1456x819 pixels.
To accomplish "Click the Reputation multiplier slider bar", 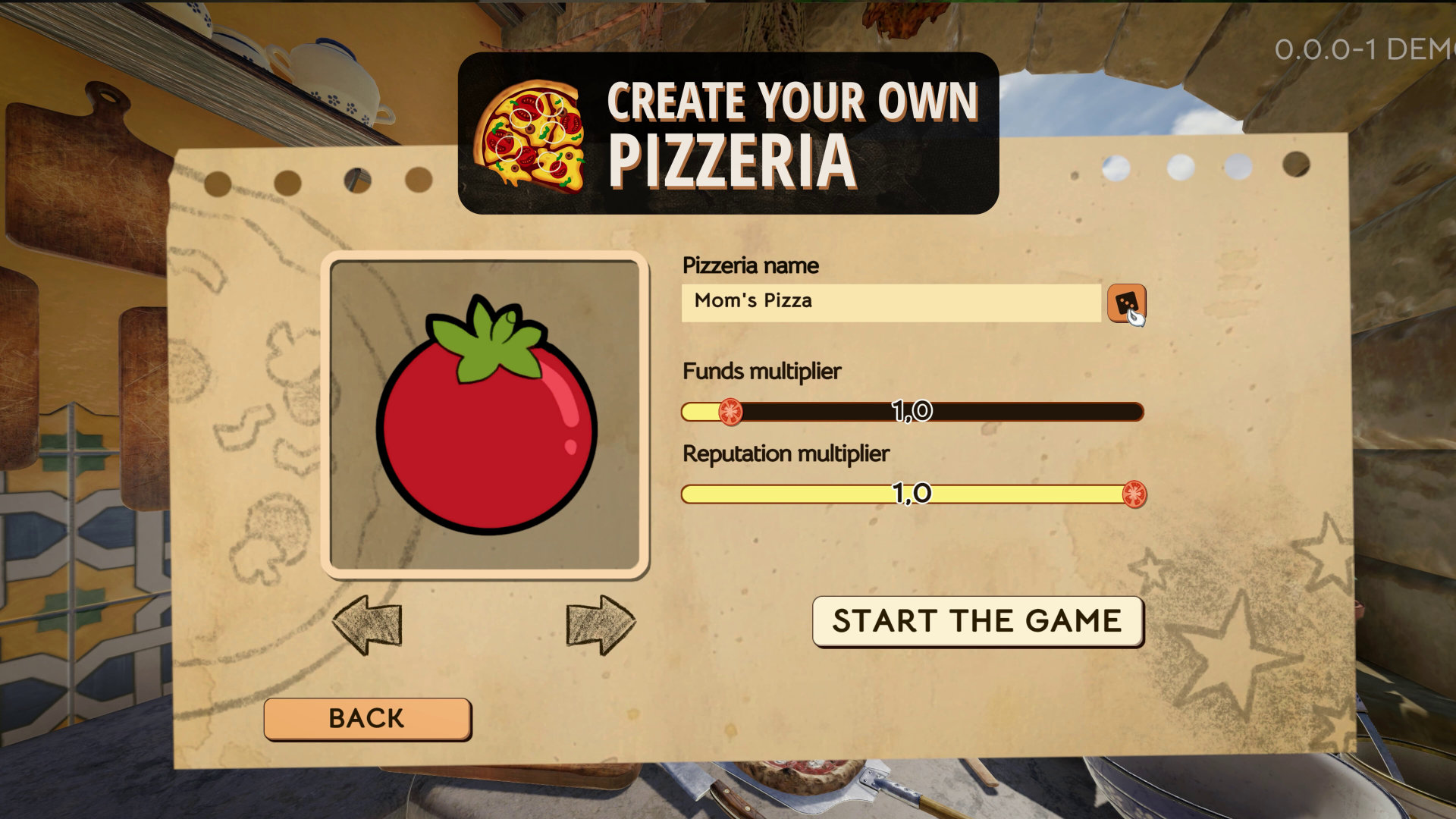I will 912,494.
